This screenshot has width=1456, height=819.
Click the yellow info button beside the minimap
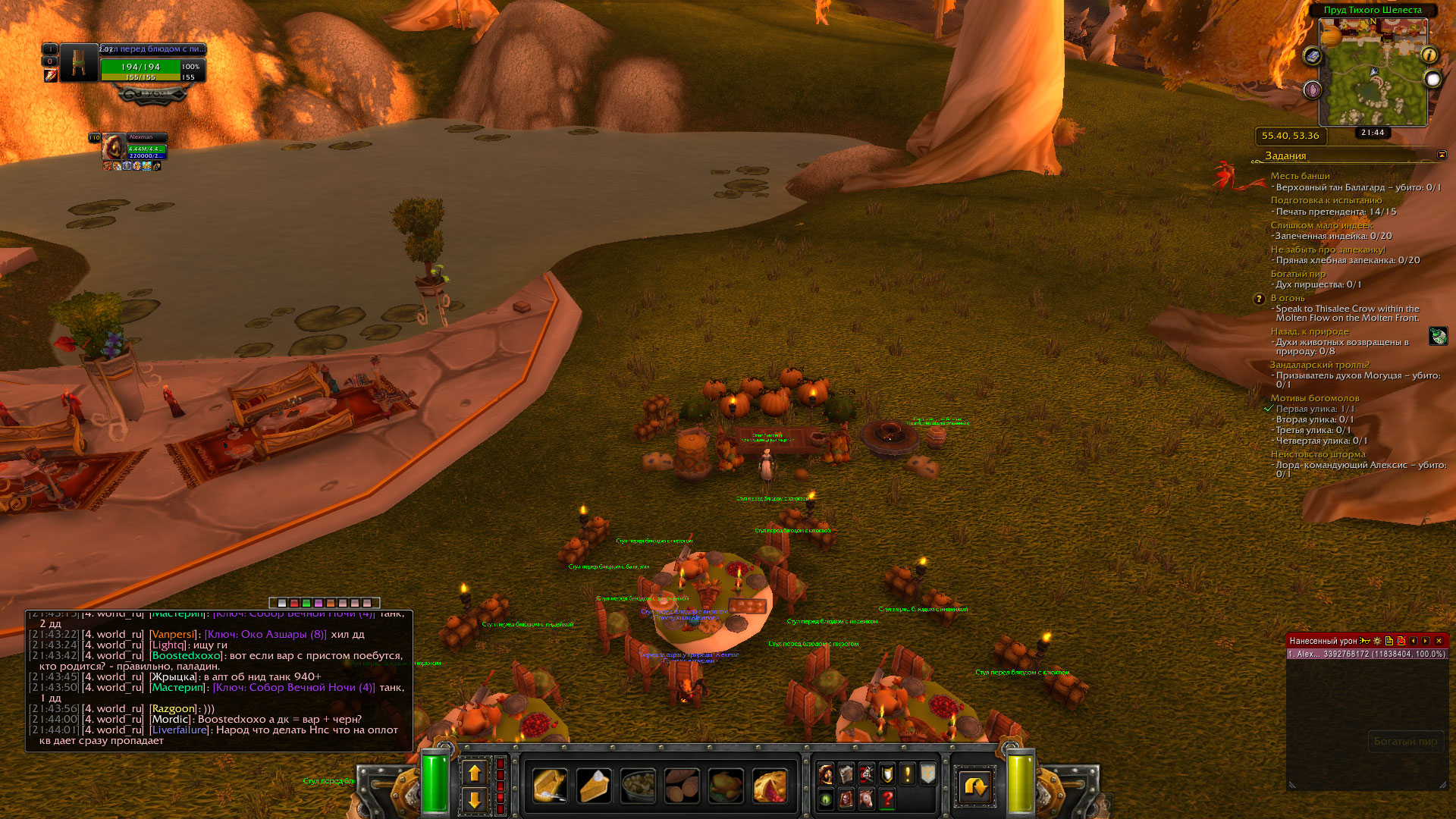pyautogui.click(x=1429, y=55)
